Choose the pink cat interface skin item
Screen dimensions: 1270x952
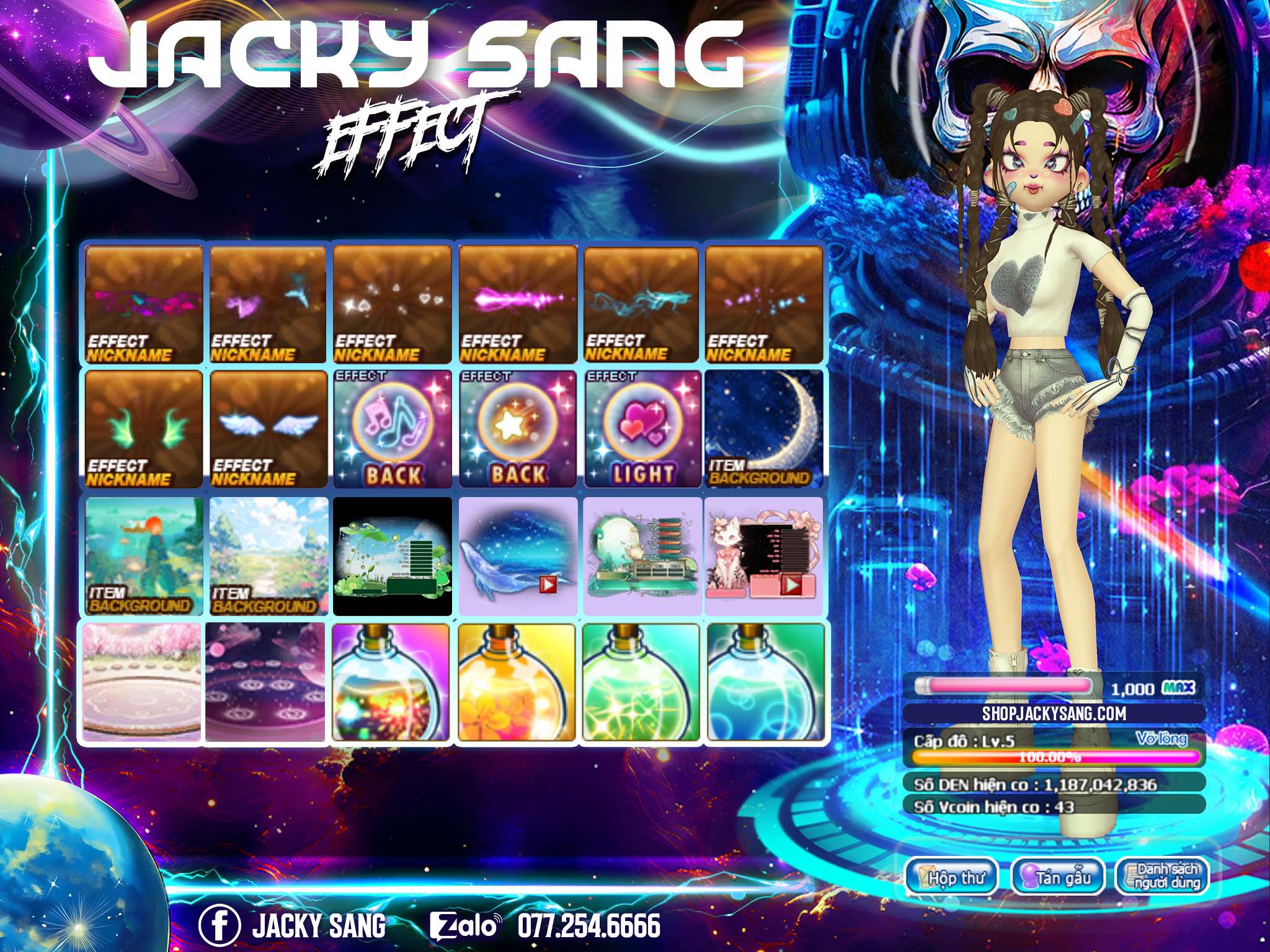pos(763,556)
